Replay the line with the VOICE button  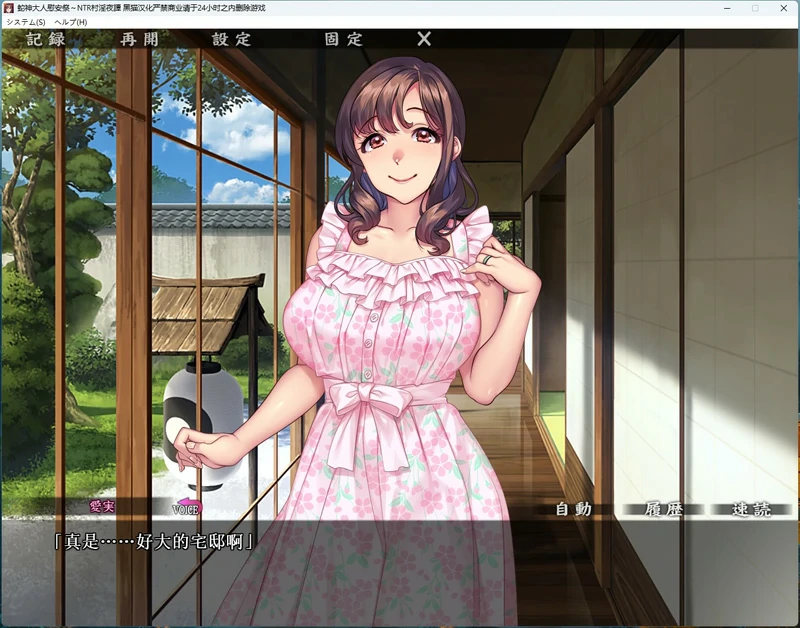[187, 508]
